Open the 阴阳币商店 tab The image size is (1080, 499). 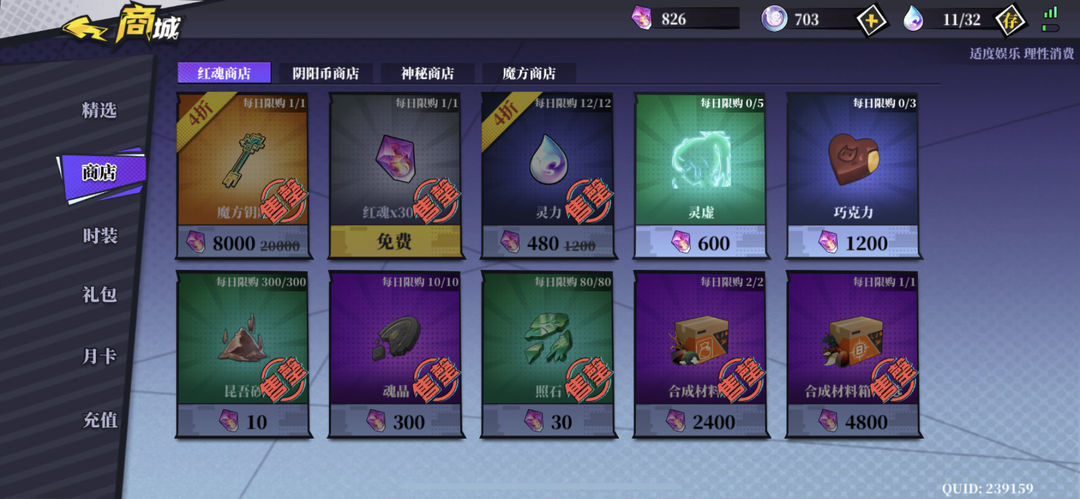pos(324,73)
